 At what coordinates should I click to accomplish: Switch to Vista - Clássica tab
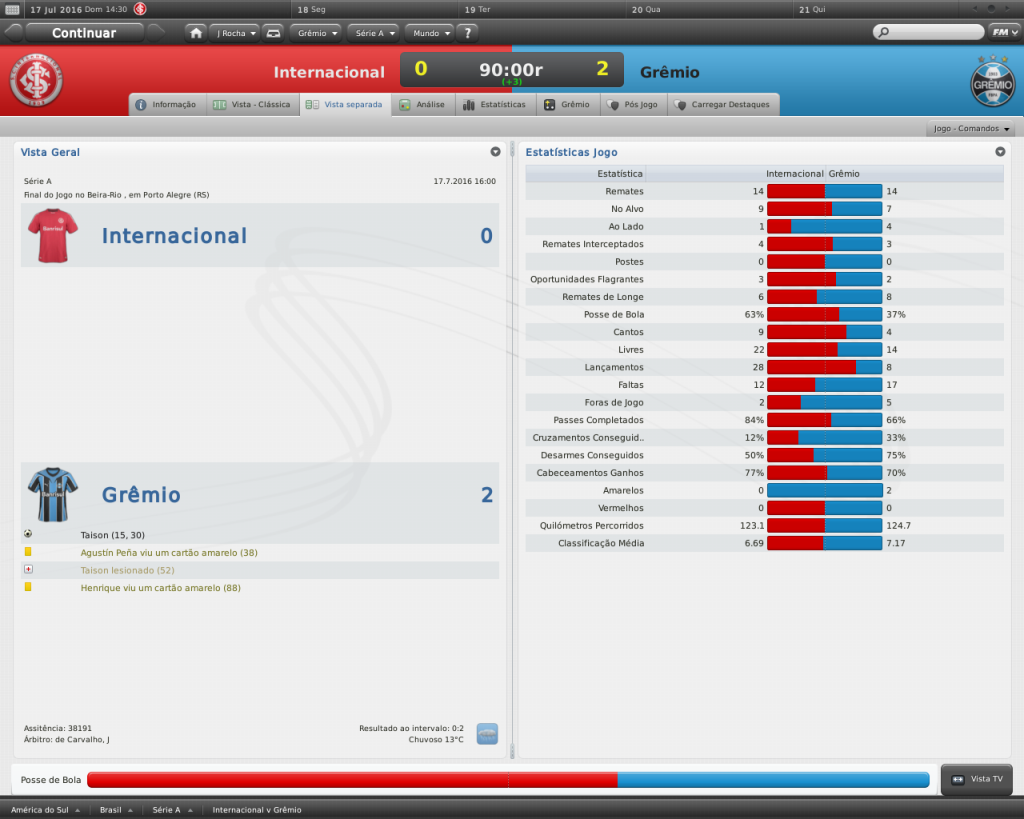click(252, 104)
